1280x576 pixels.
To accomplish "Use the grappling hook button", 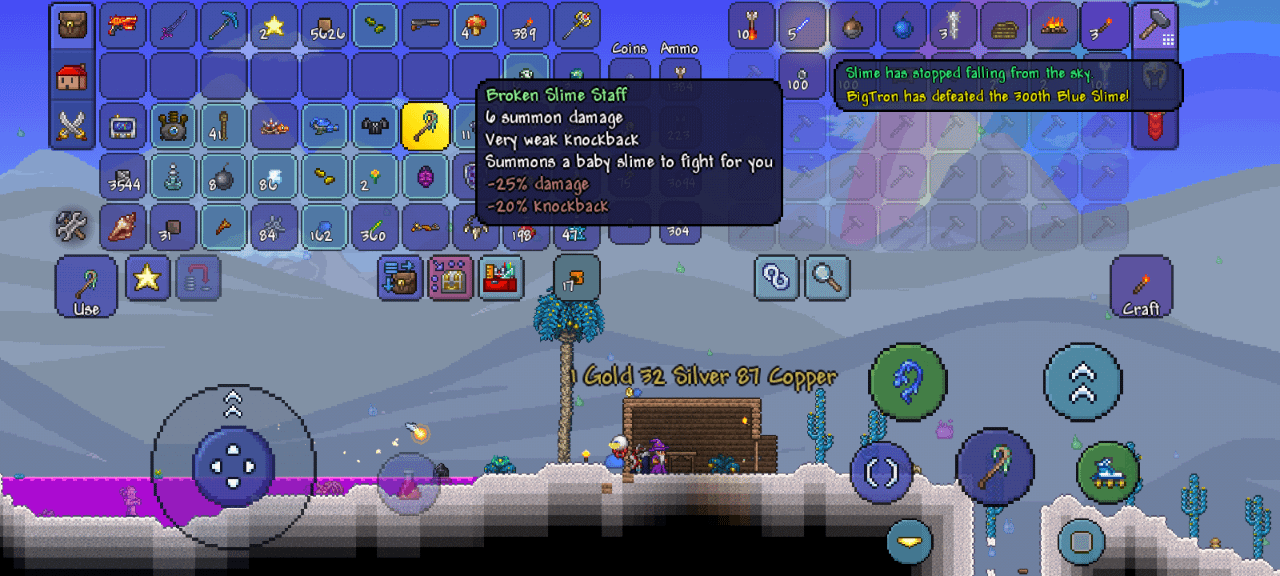I will [907, 381].
